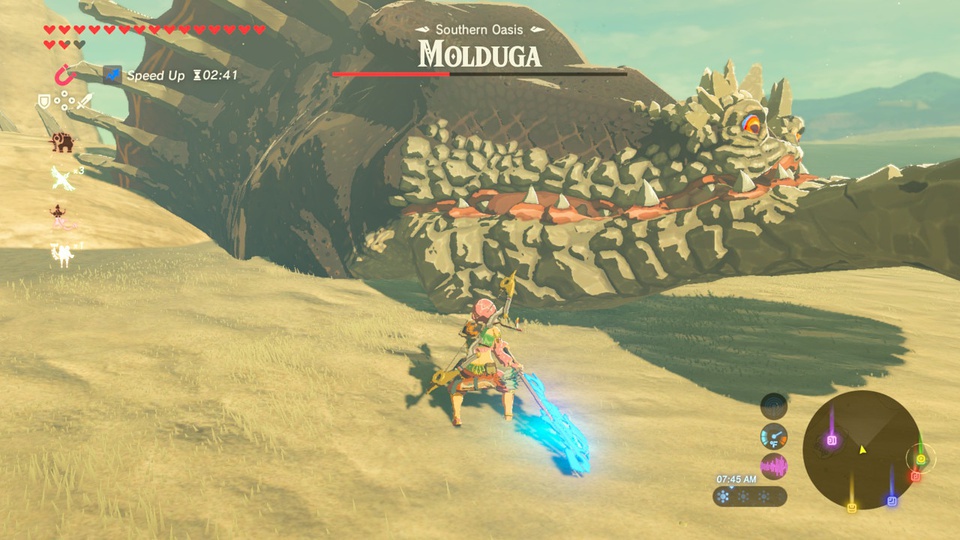
Task: Open the circular minimap
Action: [862, 450]
